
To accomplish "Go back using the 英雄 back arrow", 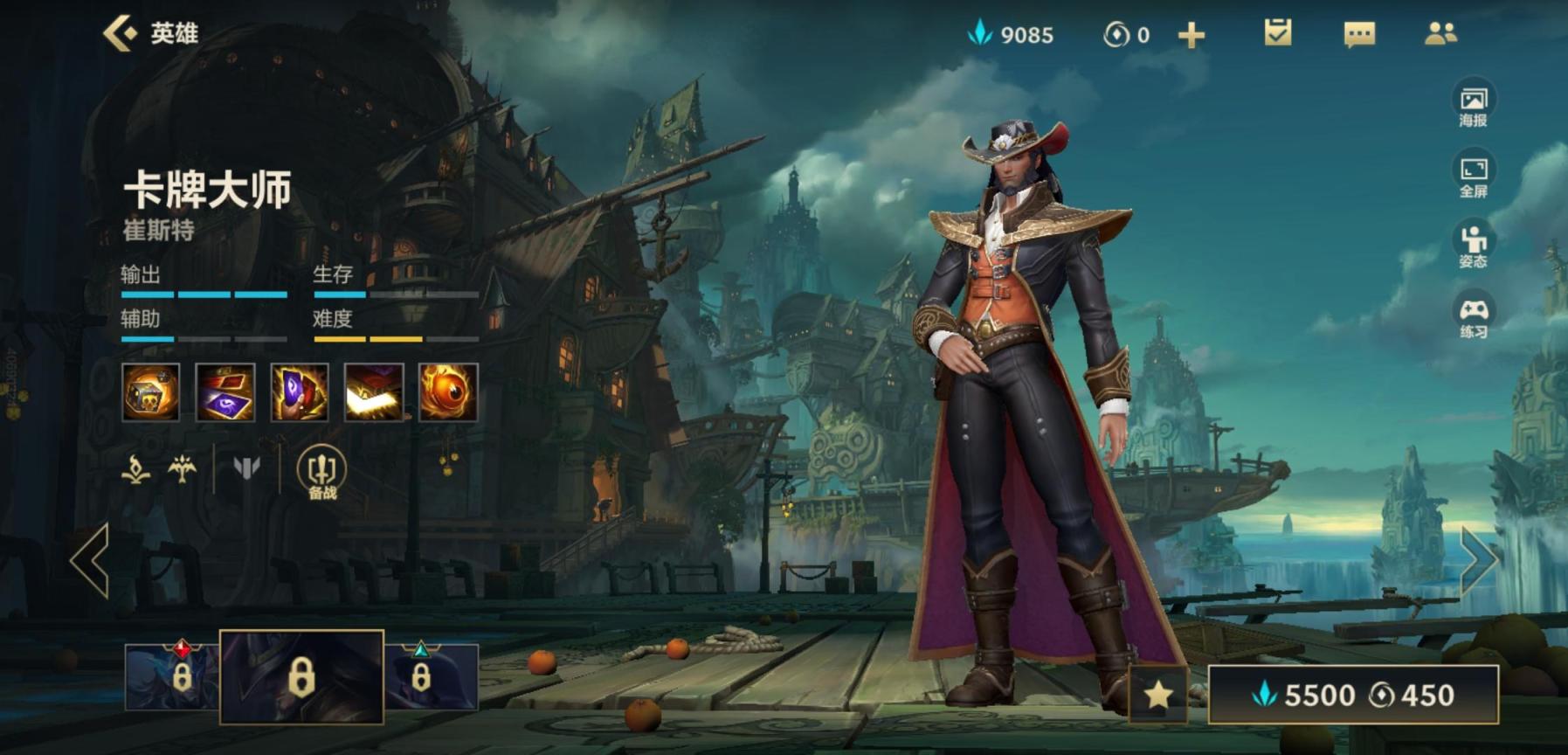I will click(x=122, y=33).
